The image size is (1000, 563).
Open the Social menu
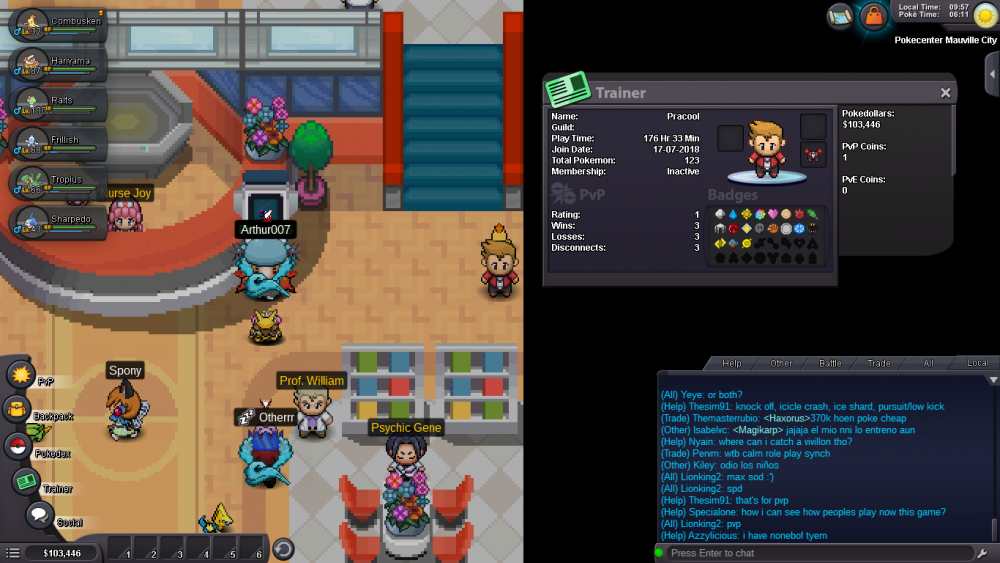coord(39,515)
